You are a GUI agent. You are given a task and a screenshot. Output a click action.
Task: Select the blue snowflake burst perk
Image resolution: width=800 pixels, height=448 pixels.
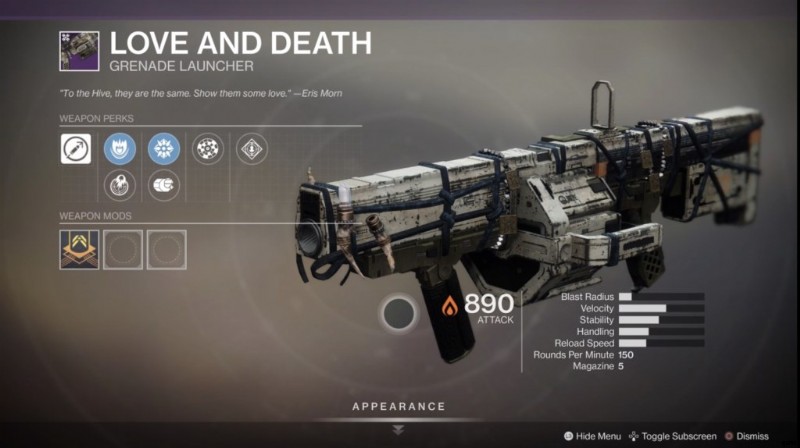point(163,150)
